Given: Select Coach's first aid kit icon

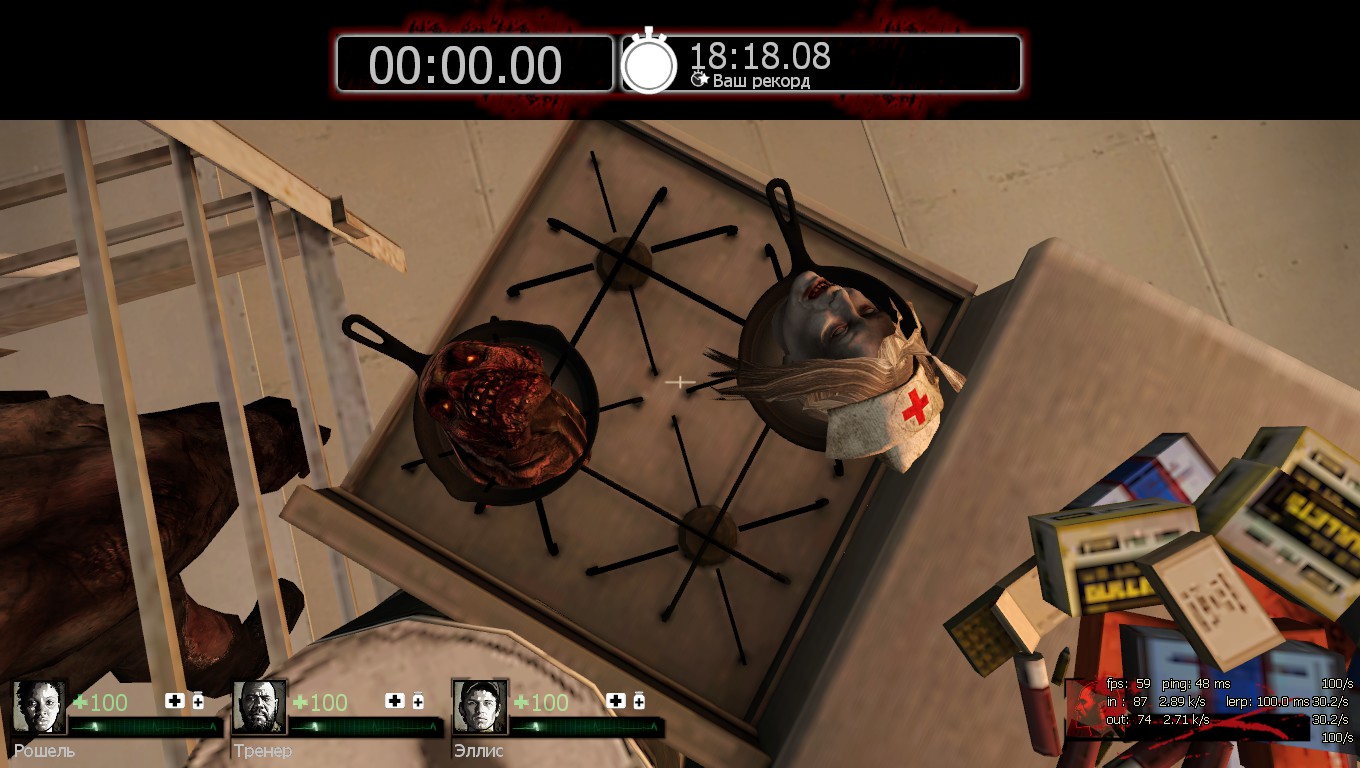Looking at the screenshot, I should (394, 701).
